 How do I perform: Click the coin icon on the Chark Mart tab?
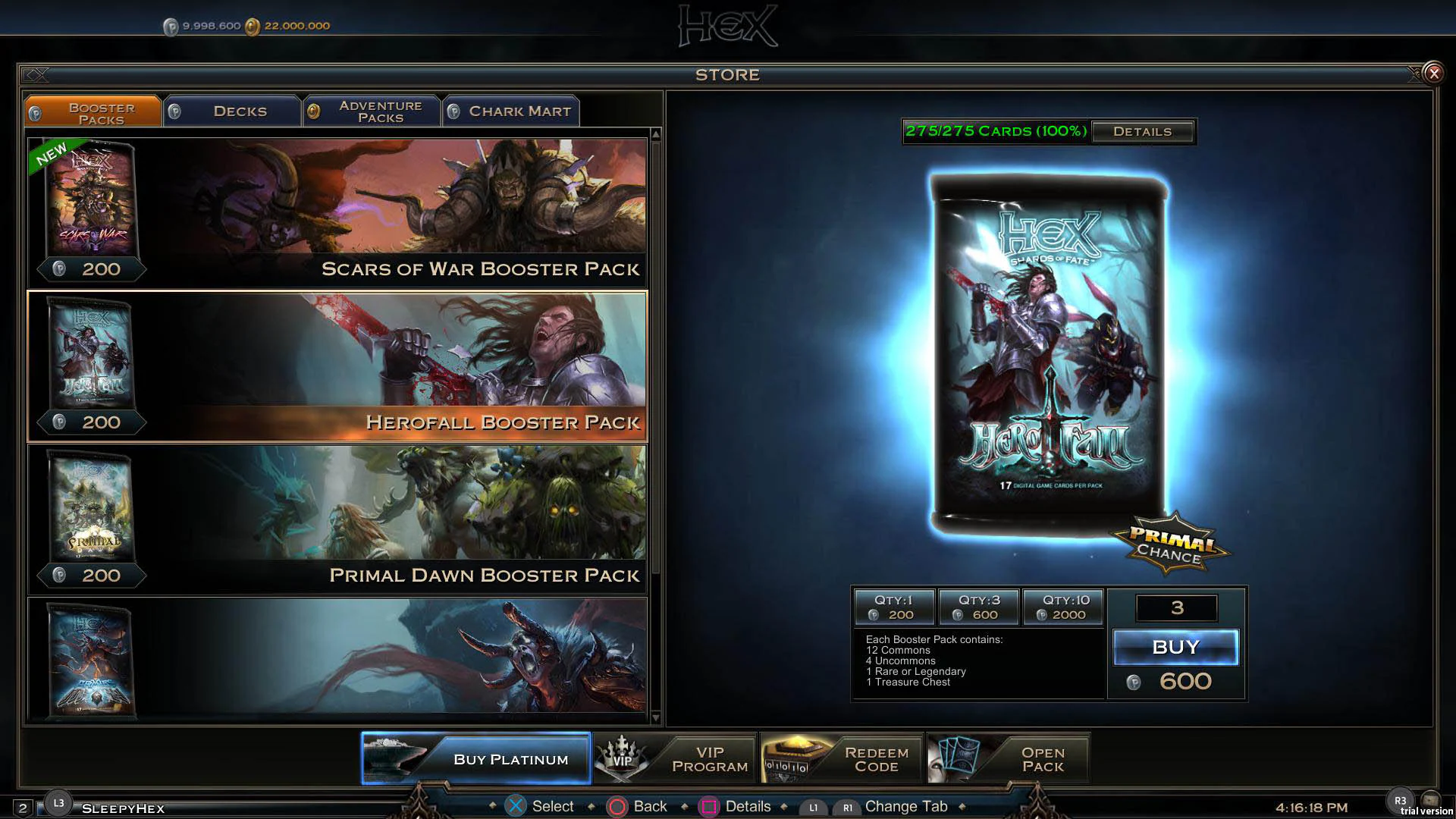click(x=453, y=111)
